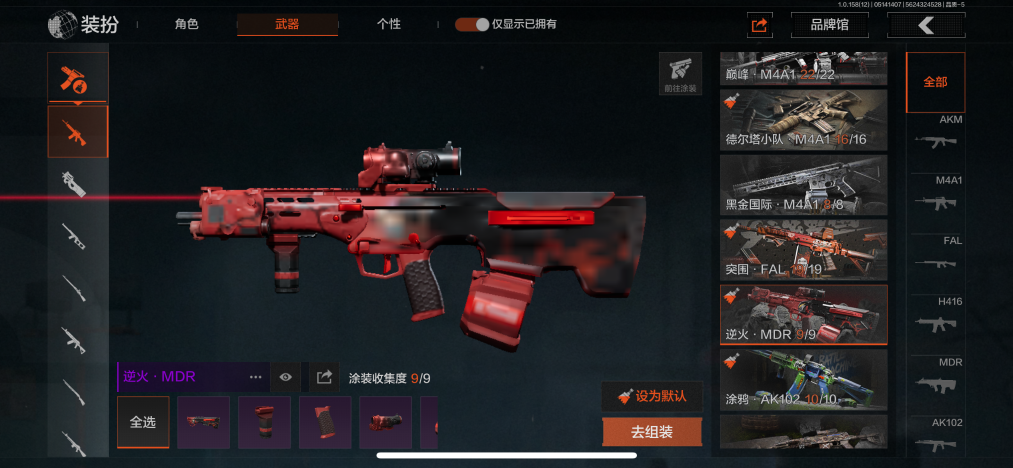The image size is (1013, 468).
Task: Click the share icon in top bar
Action: pos(759,25)
